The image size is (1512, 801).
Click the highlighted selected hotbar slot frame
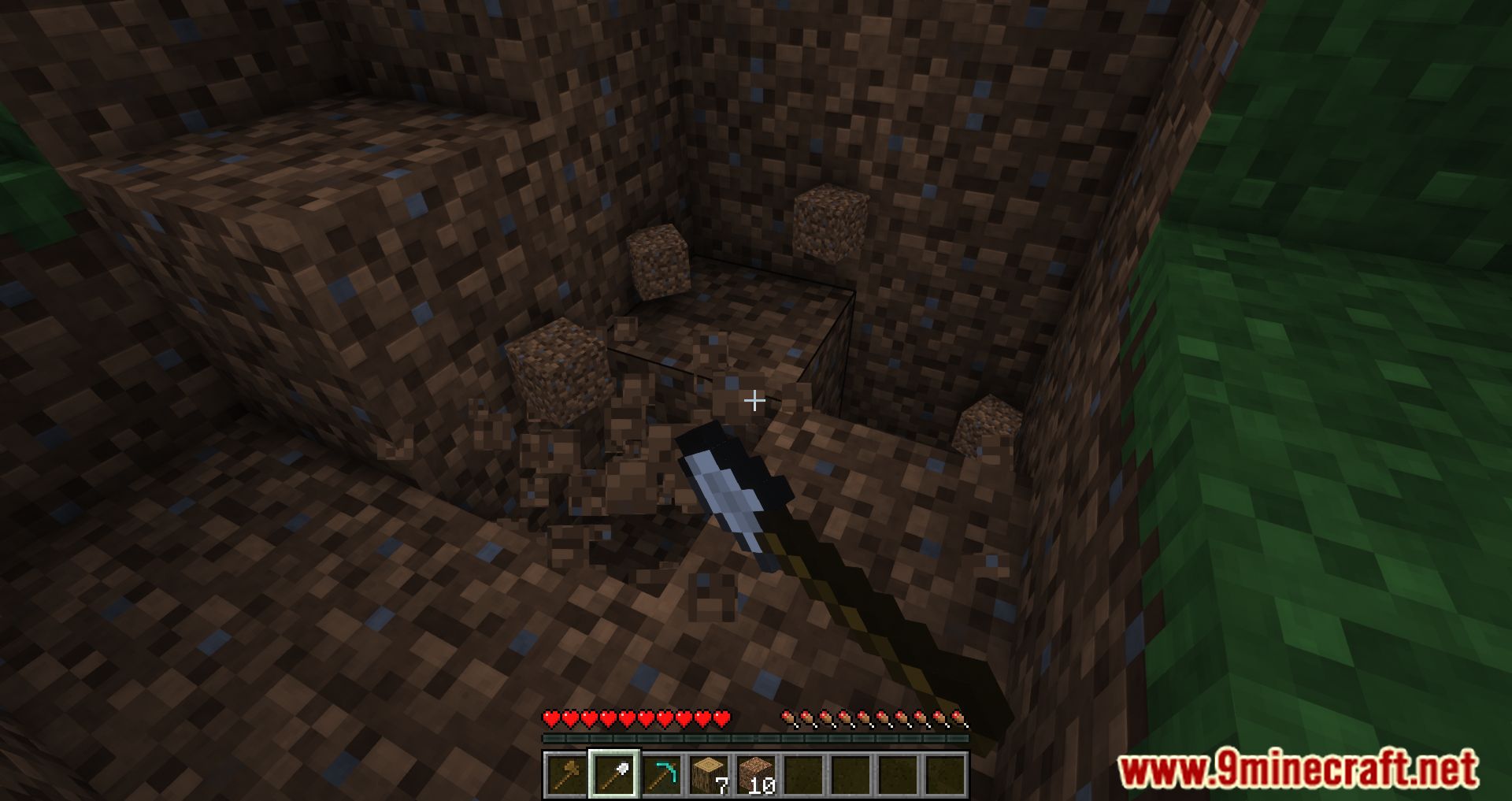[614, 776]
